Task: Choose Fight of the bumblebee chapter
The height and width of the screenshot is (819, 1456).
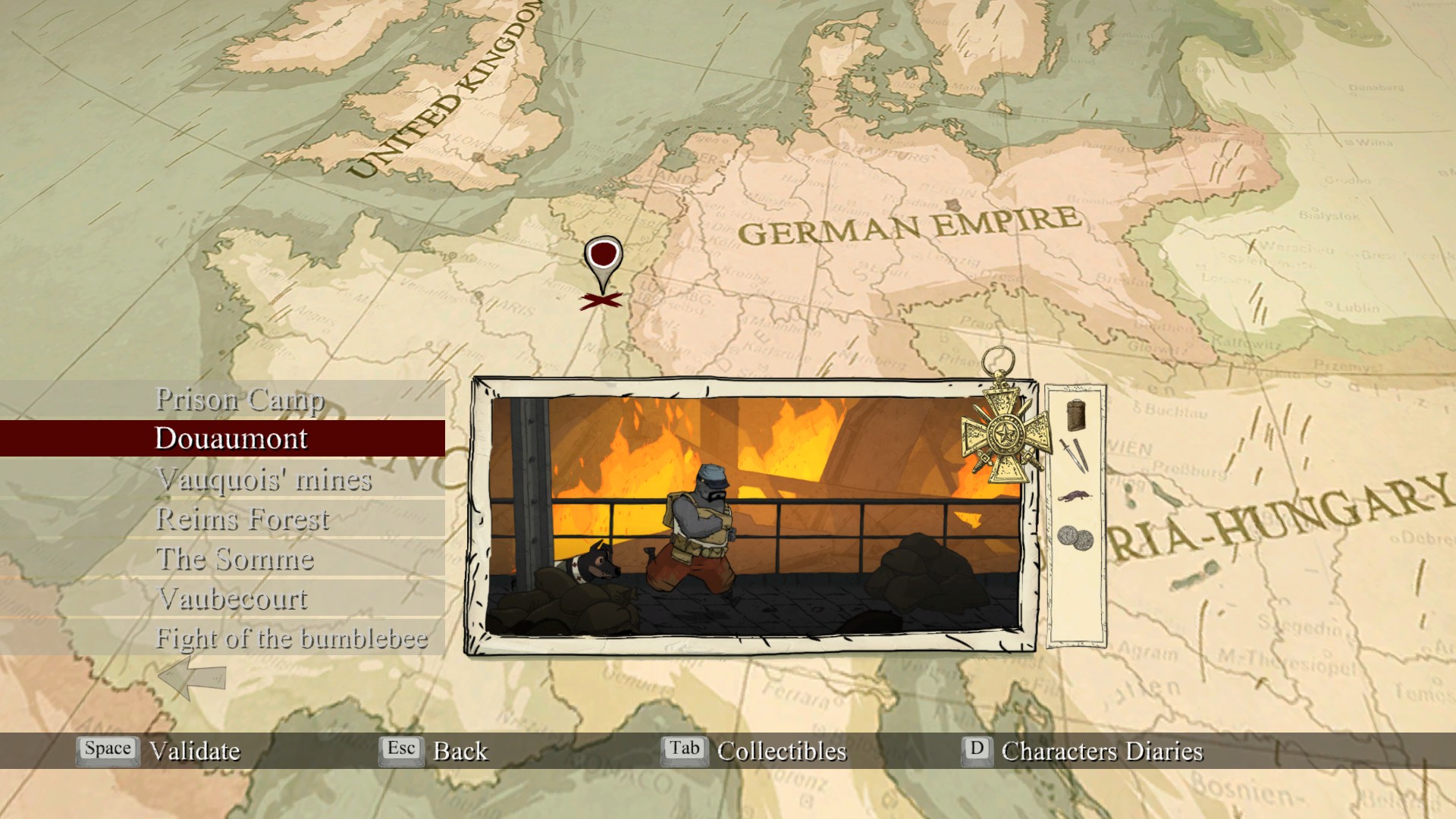Action: click(292, 639)
